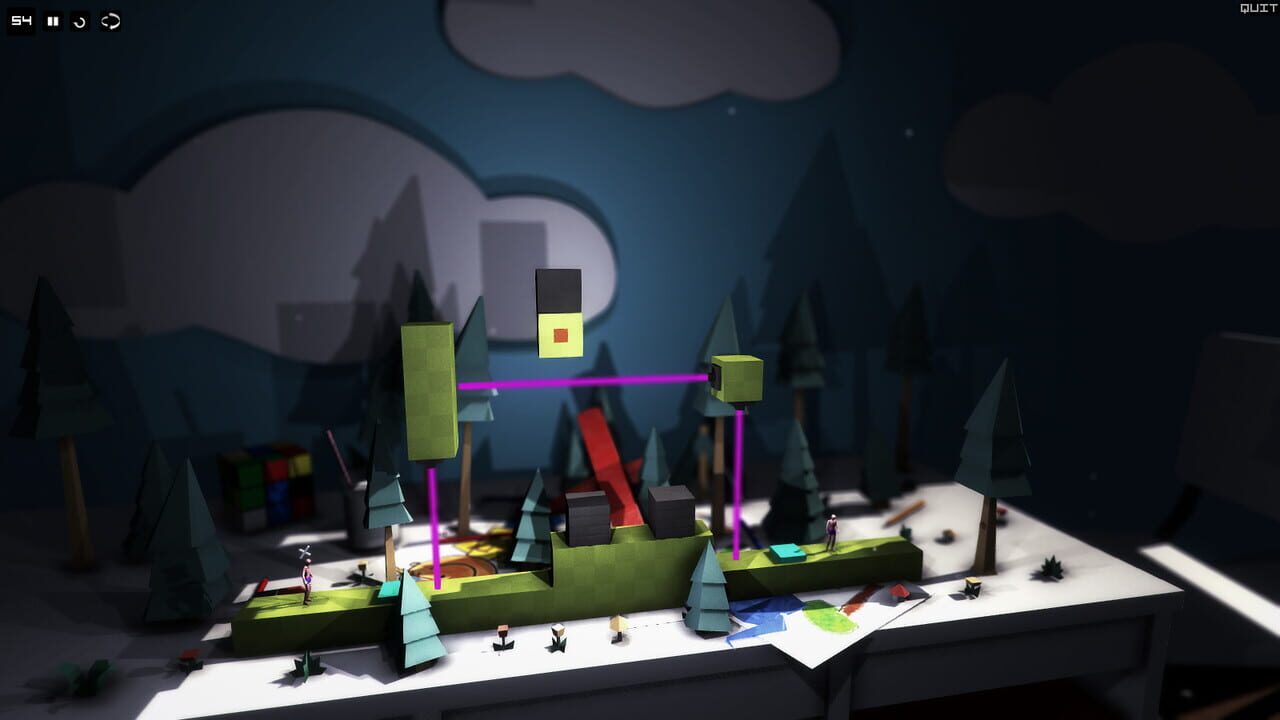Click the restart level loop icon
This screenshot has width=1280, height=720.
point(108,18)
